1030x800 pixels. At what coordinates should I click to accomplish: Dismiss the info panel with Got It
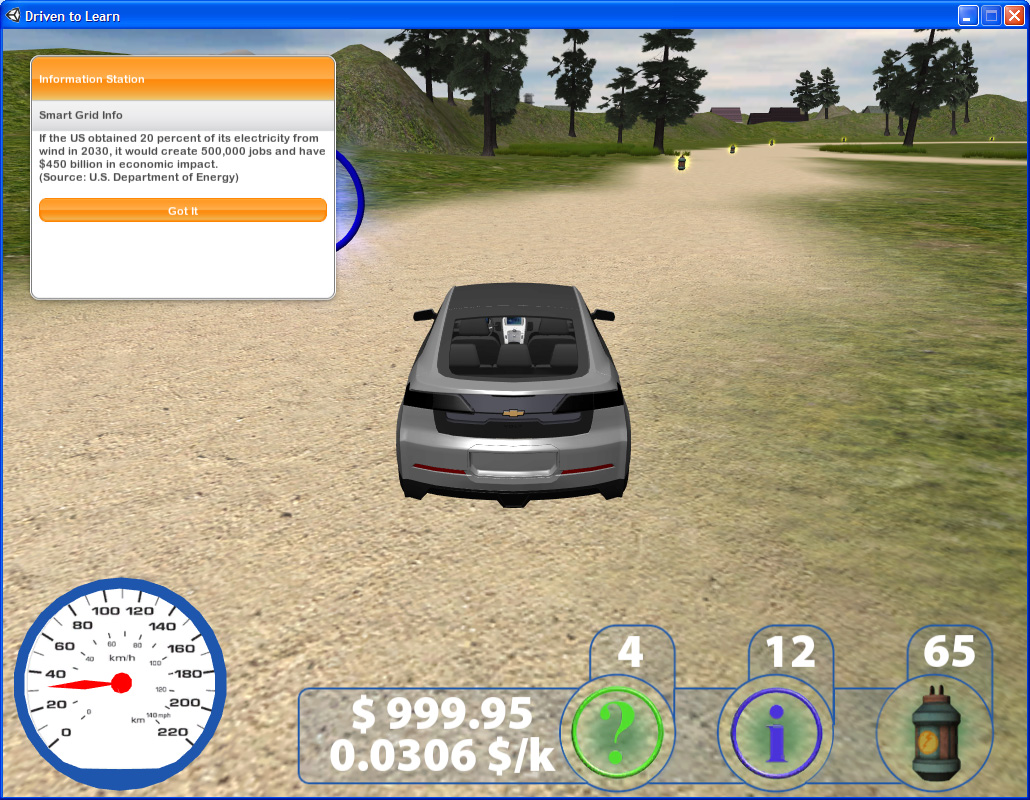183,210
